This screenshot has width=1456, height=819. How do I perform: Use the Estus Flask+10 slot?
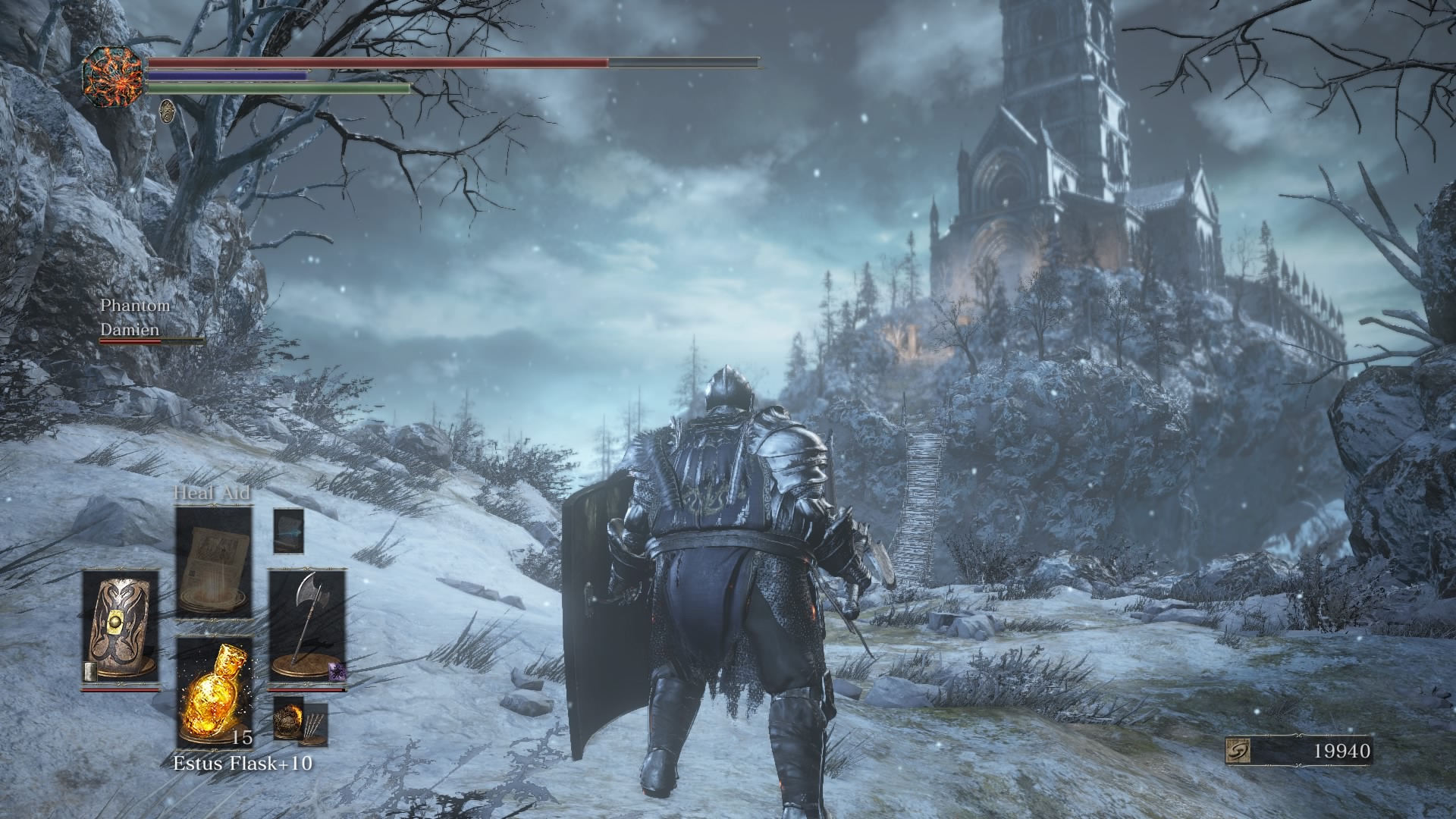click(214, 692)
